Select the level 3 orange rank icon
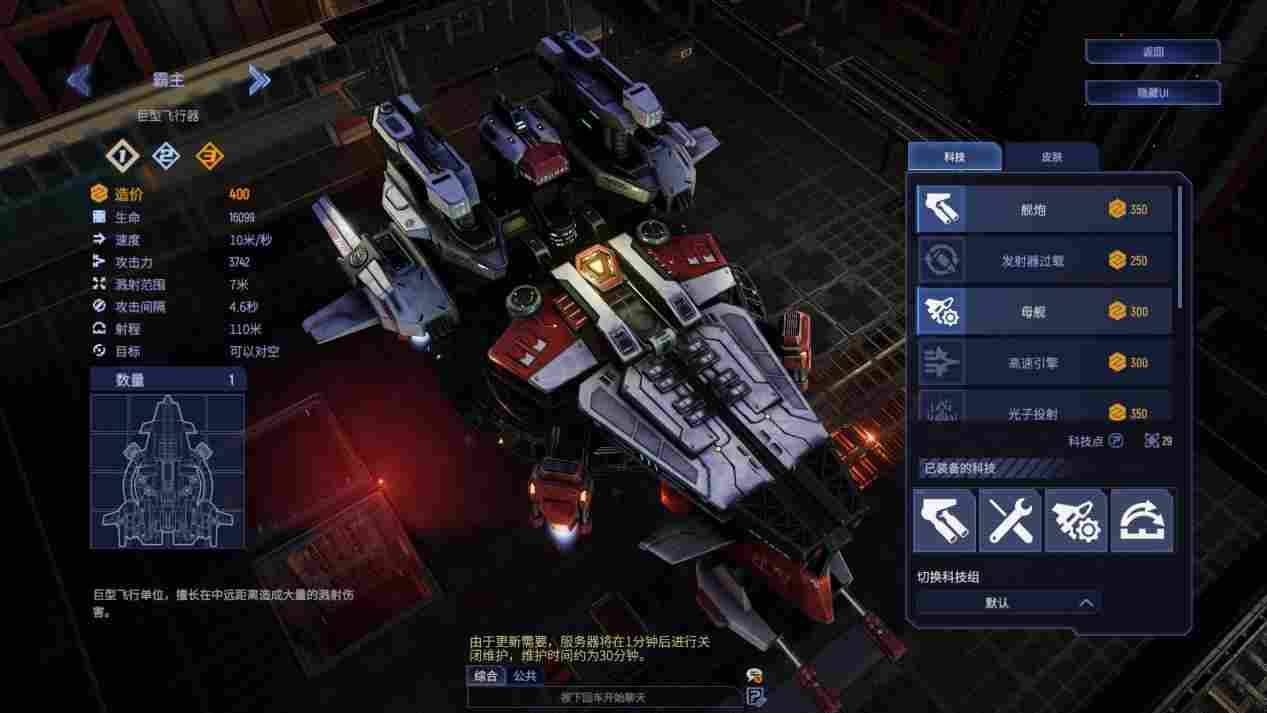Screen dimensions: 1267x713 tap(209, 156)
